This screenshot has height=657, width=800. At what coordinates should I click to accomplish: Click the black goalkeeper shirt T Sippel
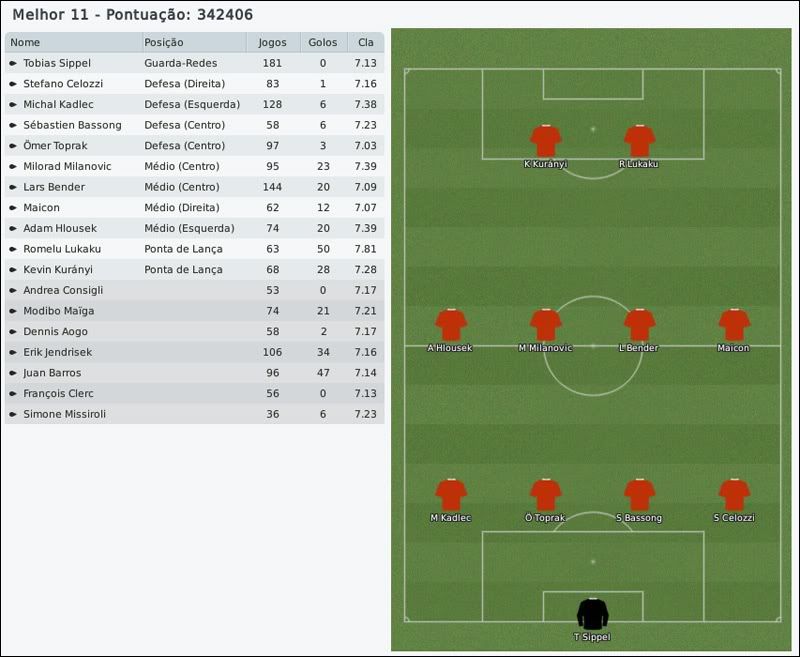[592, 614]
